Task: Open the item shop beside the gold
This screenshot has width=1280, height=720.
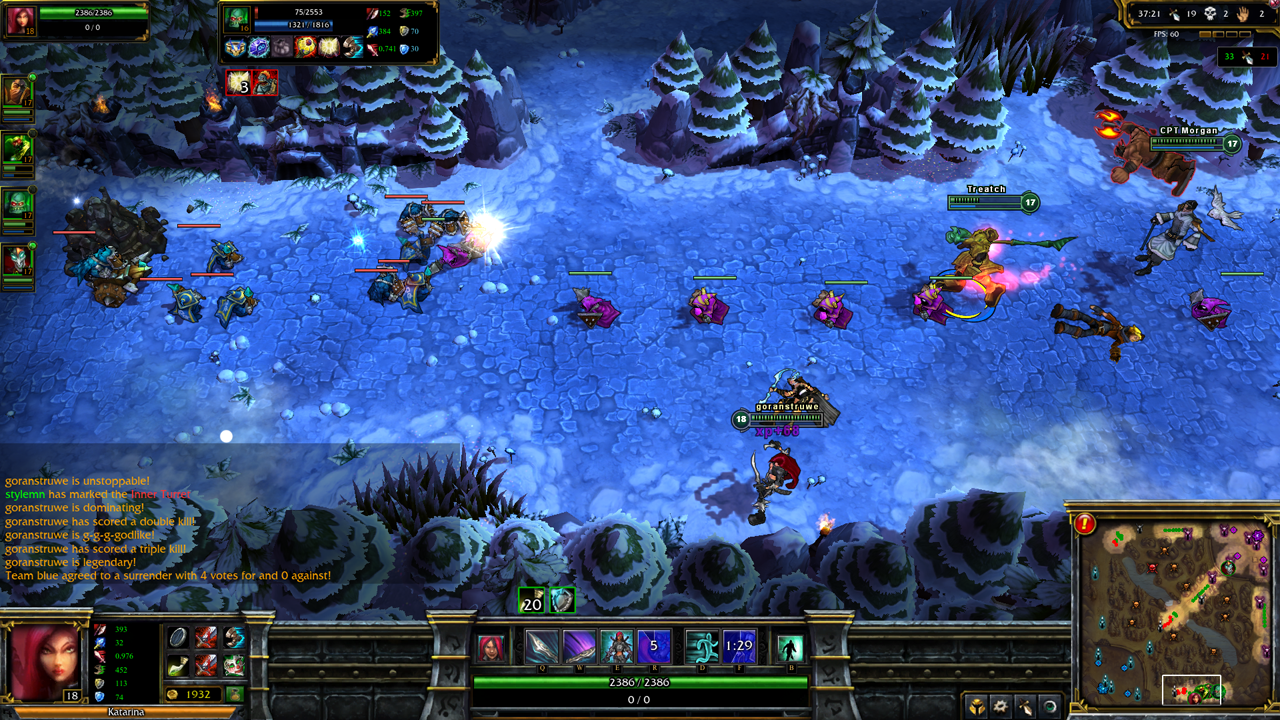Action: point(235,694)
